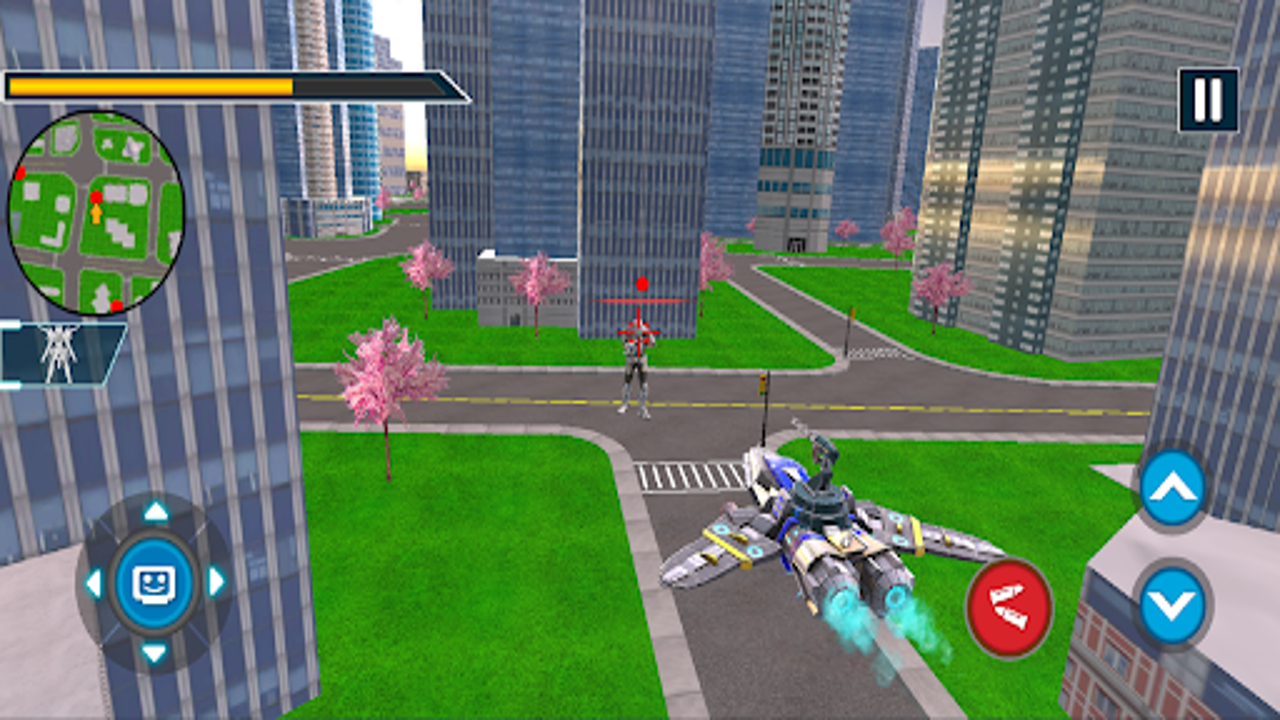Fire a missile with the red rocket button

click(x=1009, y=608)
